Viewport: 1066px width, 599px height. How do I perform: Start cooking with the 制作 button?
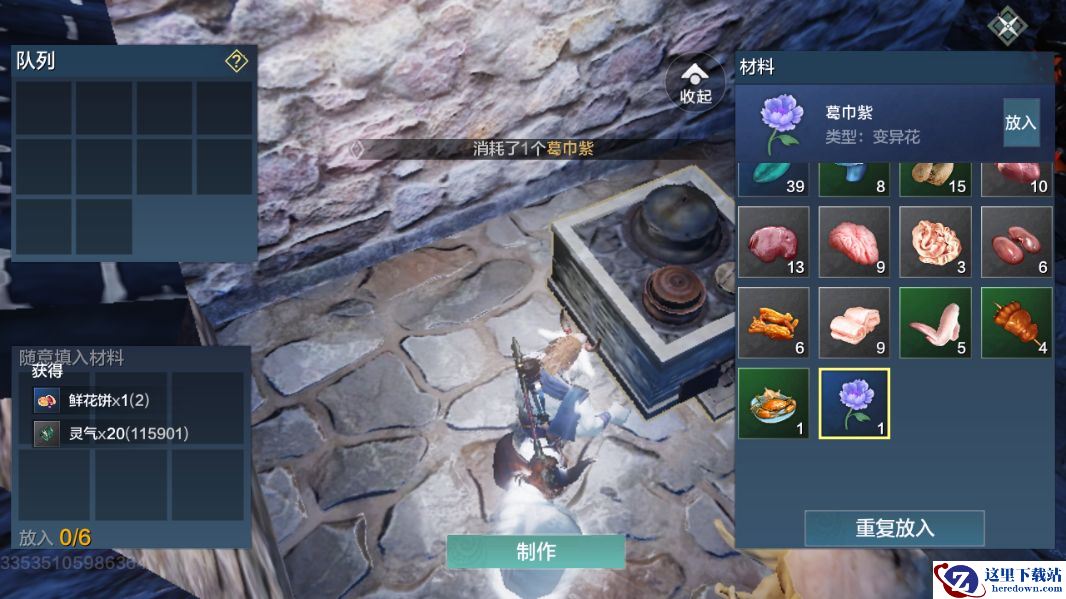tap(536, 551)
